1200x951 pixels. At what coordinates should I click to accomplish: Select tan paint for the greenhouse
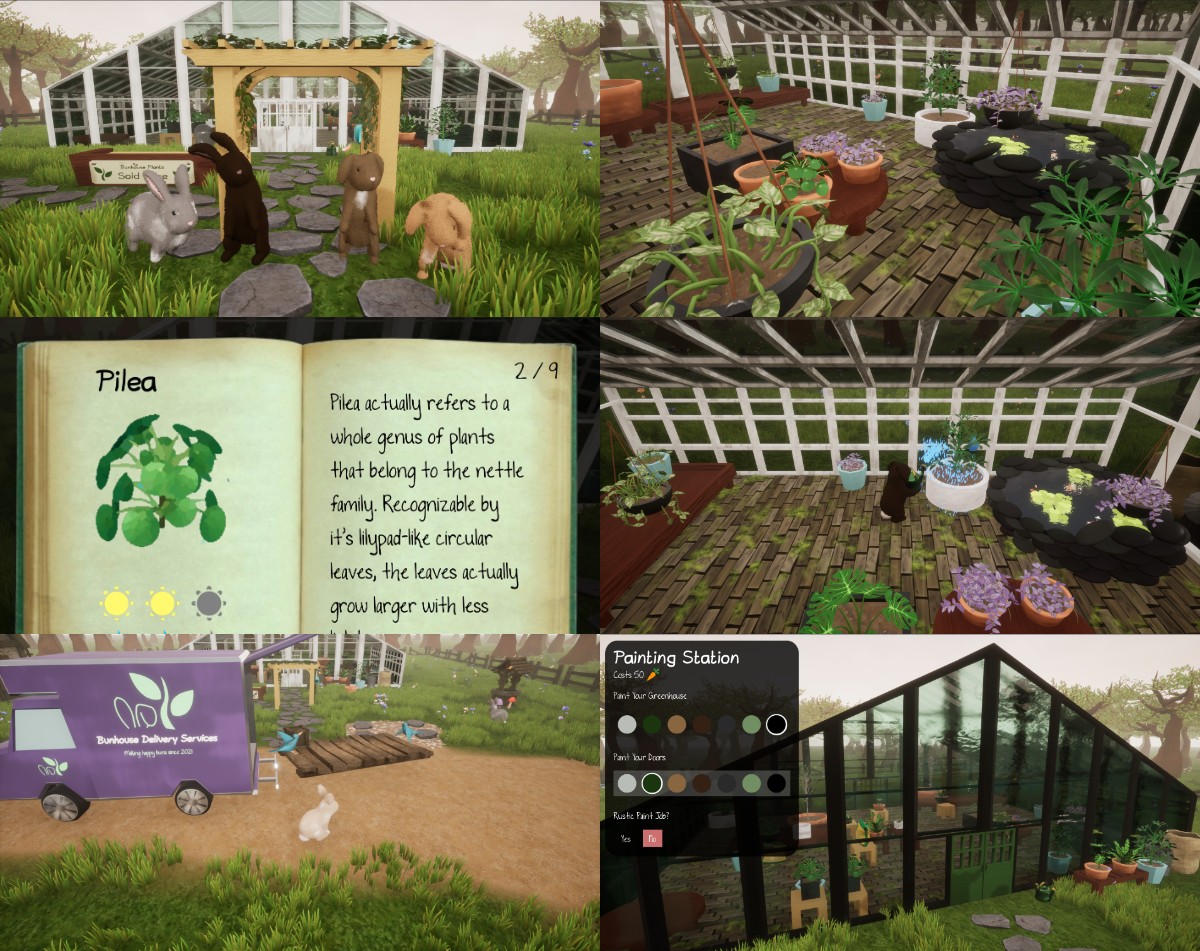[x=677, y=724]
